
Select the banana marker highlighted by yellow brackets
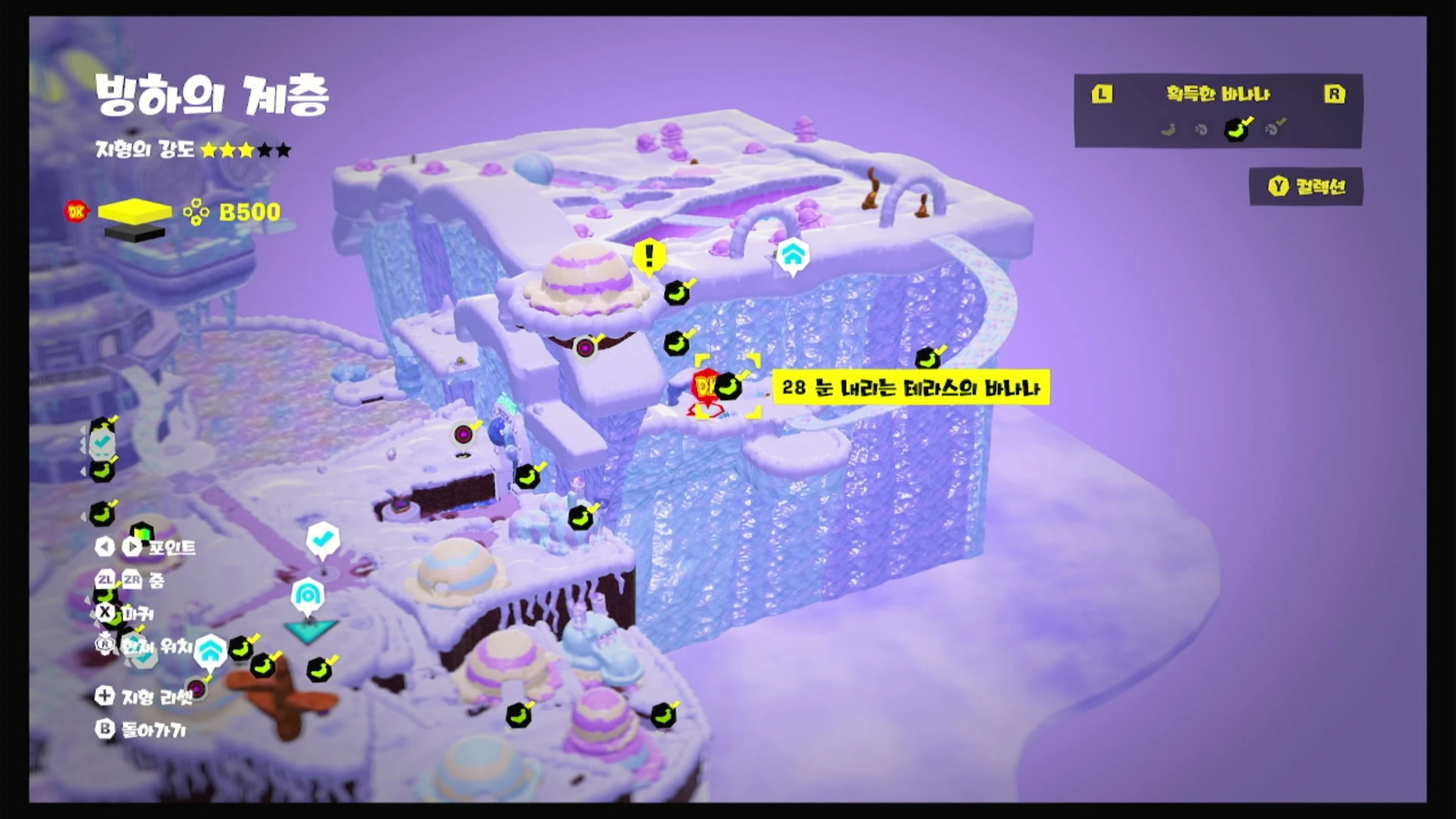728,387
